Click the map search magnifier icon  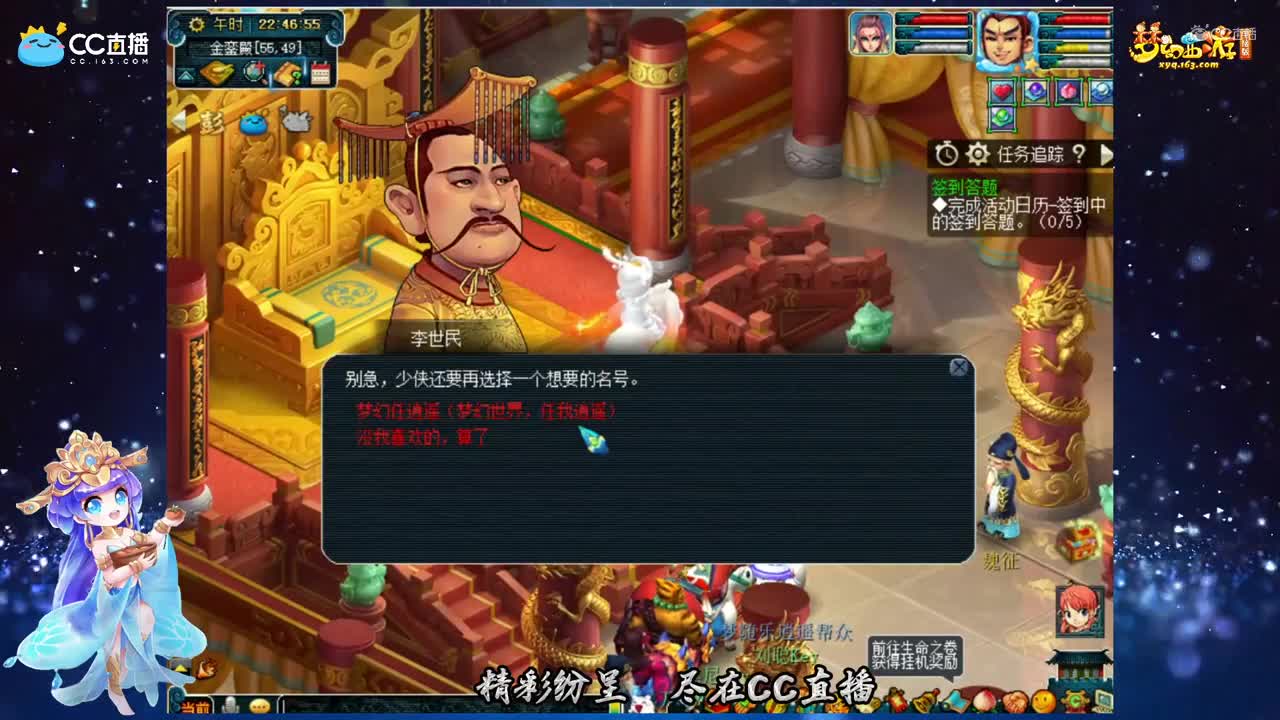[x=255, y=73]
